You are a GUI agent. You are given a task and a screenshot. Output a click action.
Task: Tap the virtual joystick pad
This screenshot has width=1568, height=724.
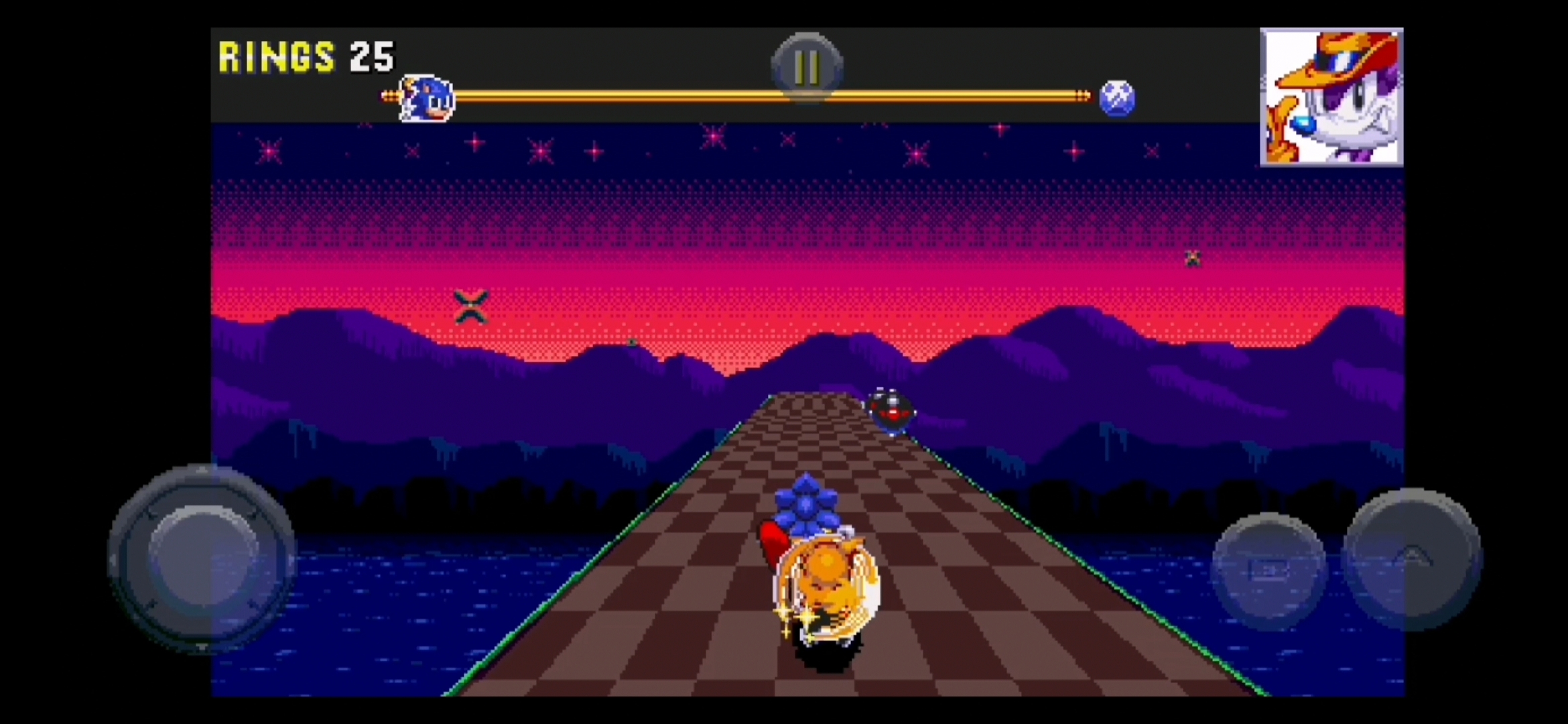[202, 559]
